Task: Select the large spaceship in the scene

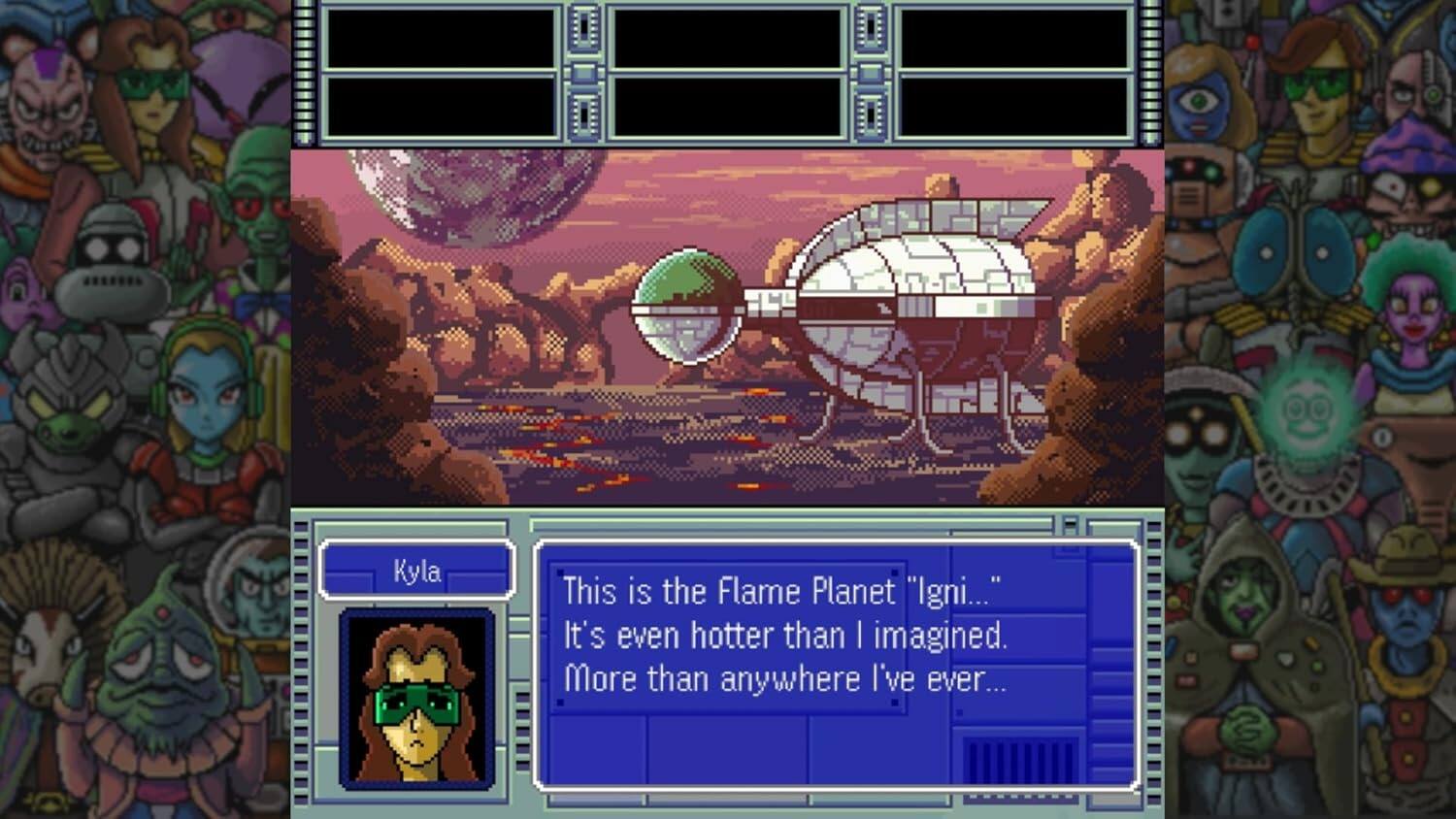Action: click(922, 281)
